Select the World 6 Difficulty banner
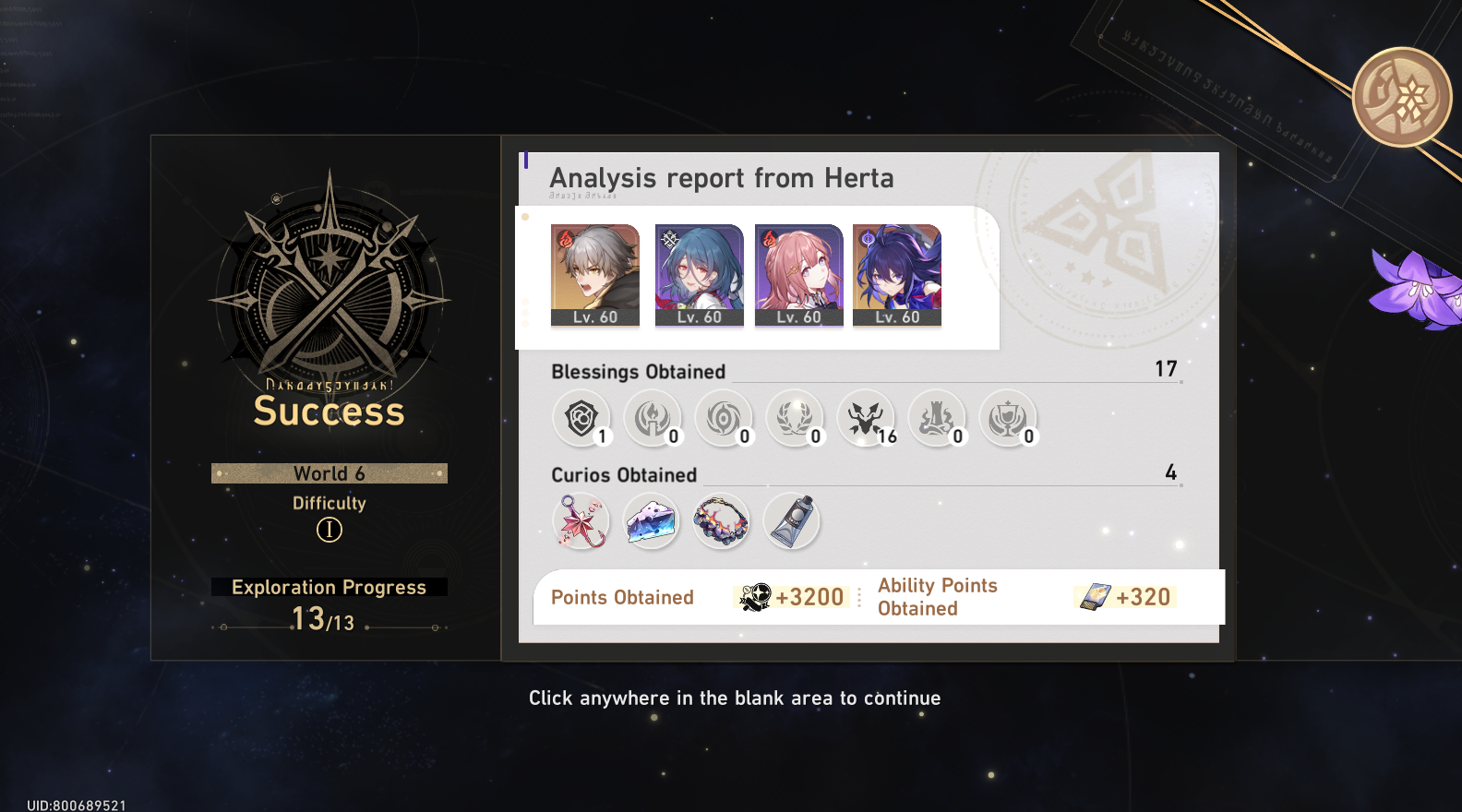 (330, 473)
